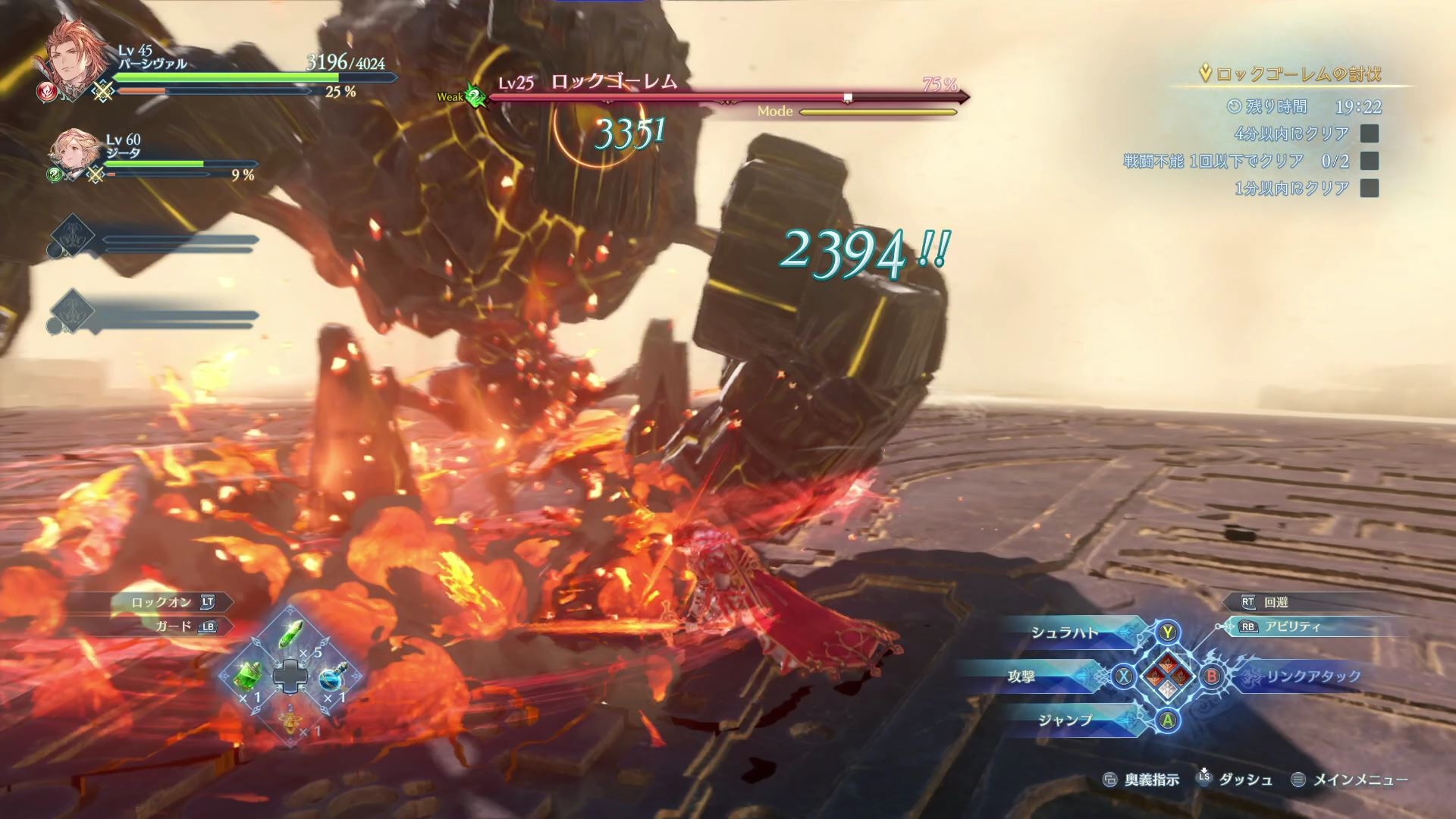Open the メインメニュー main menu
The width and height of the screenshot is (1456, 819).
coord(1359,780)
